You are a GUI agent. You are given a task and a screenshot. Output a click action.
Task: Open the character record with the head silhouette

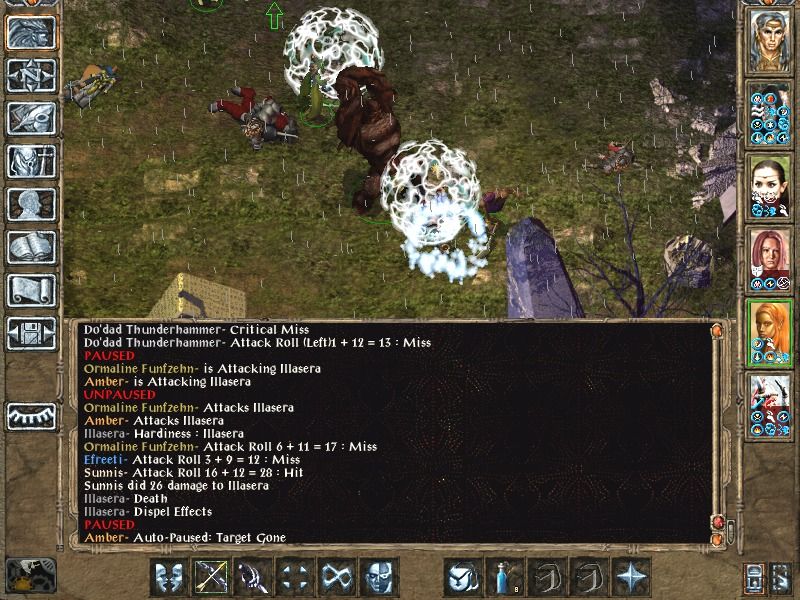click(x=30, y=205)
